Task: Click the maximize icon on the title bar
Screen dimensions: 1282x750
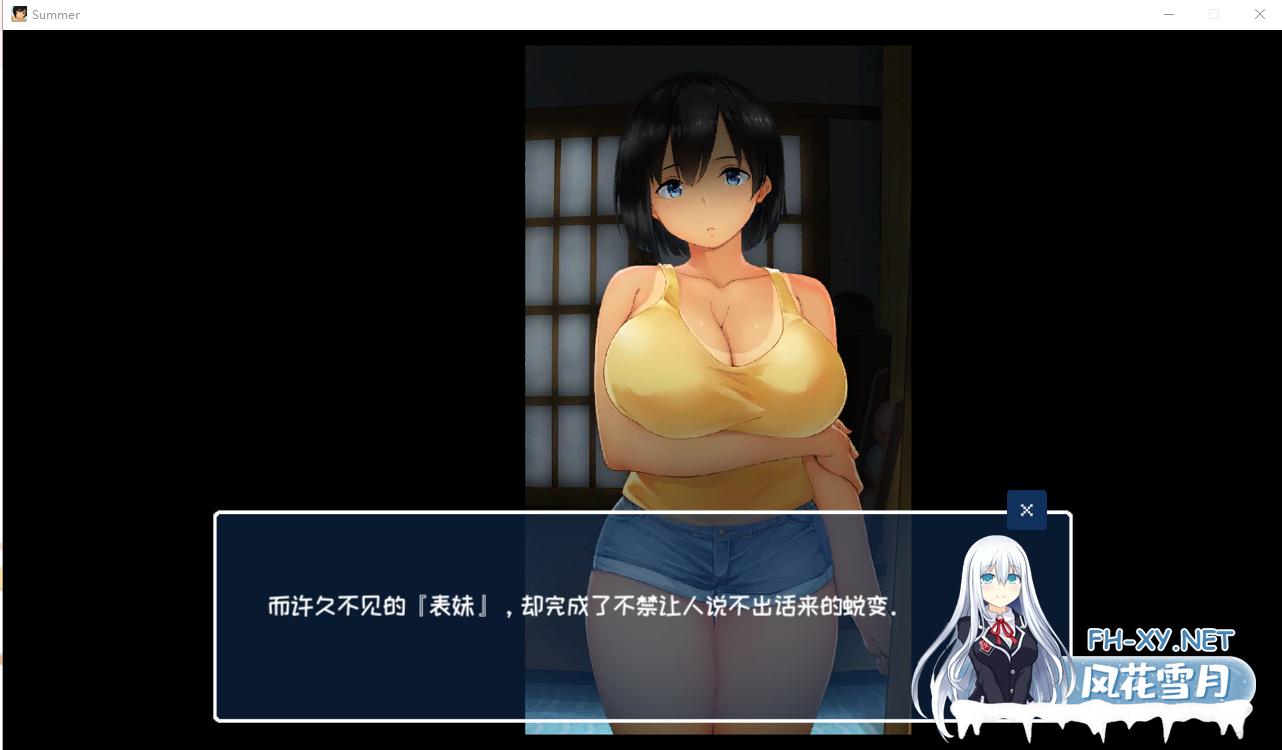Action: (1213, 14)
